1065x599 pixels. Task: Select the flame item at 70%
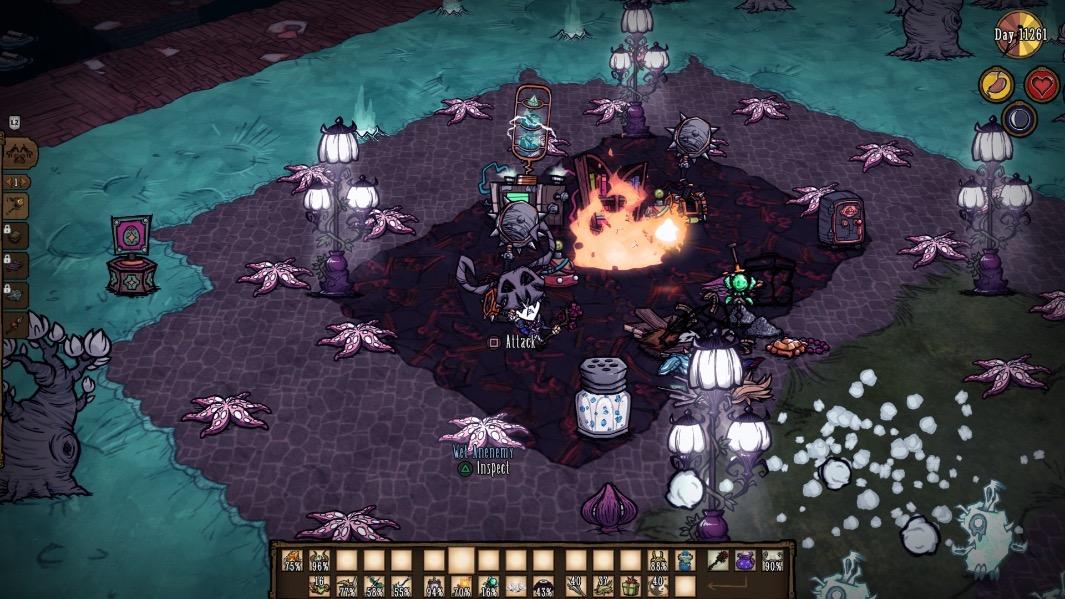tap(461, 586)
